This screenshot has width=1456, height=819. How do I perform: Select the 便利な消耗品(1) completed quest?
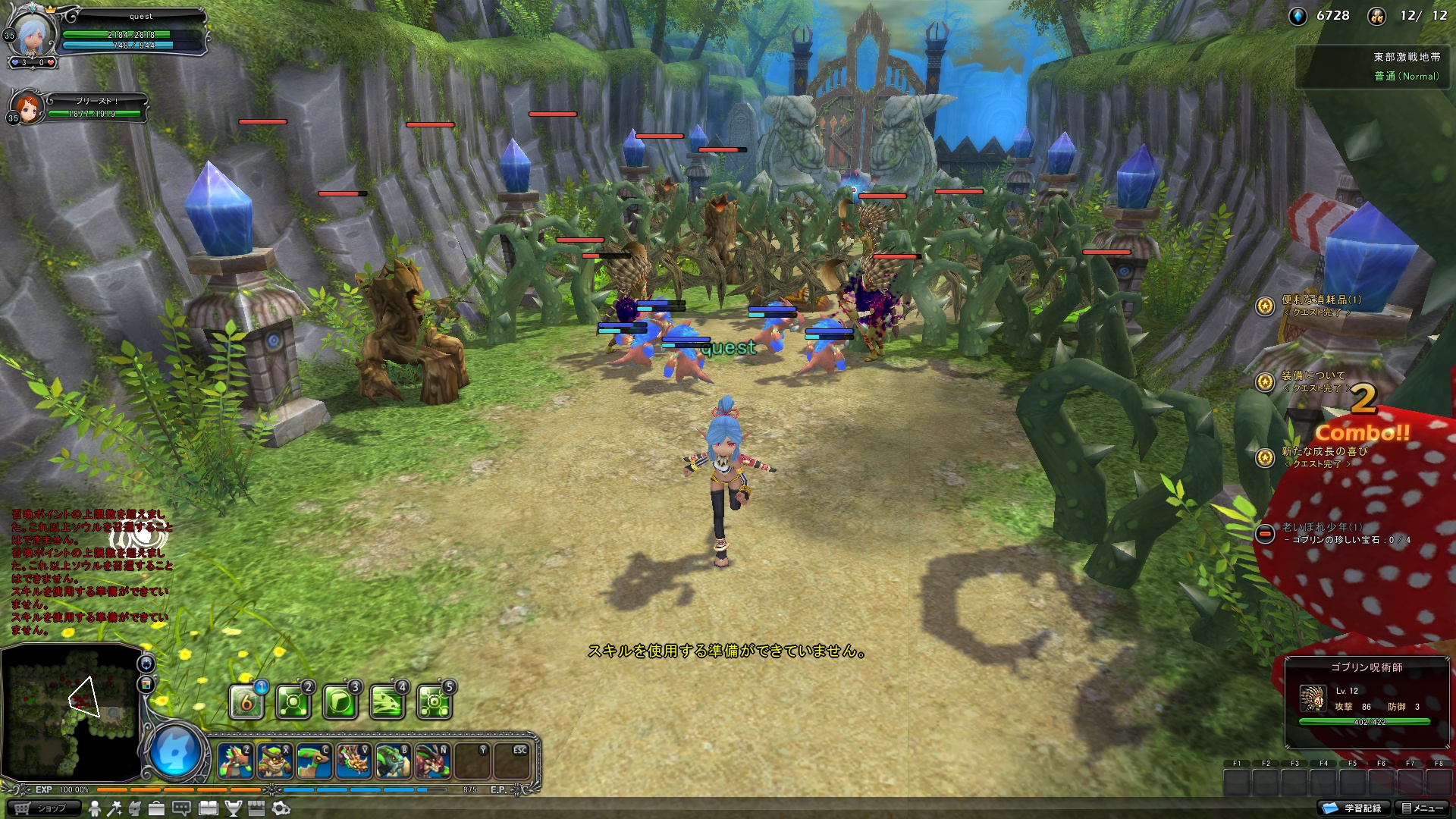point(1320,300)
